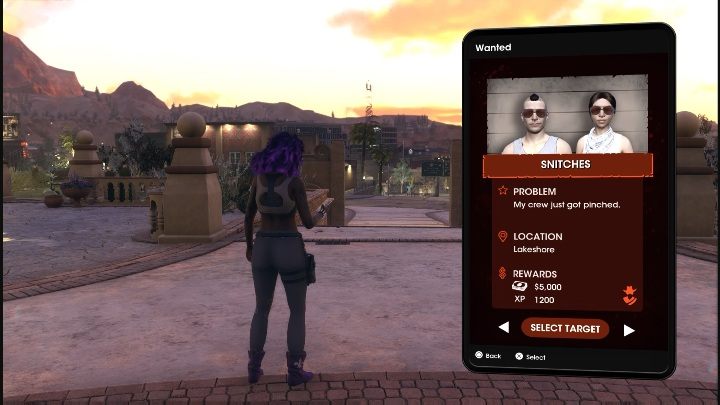Open the Snitches mugshot photo
Image resolution: width=720 pixels, height=405 pixels.
567,114
